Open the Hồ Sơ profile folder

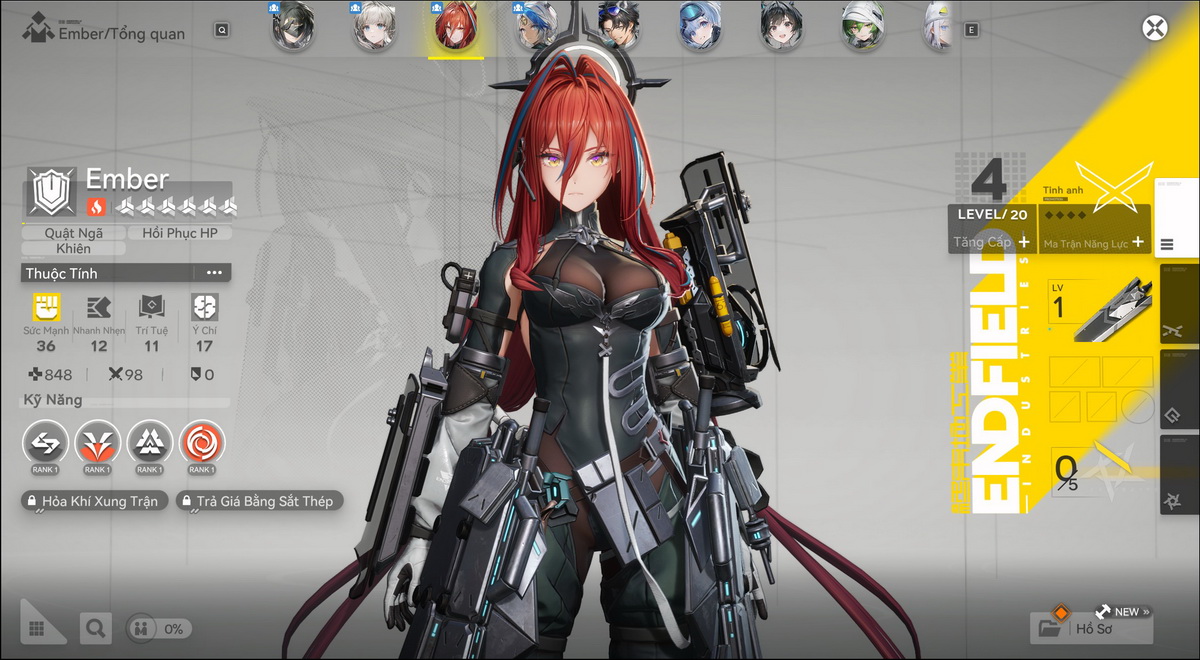1090,628
